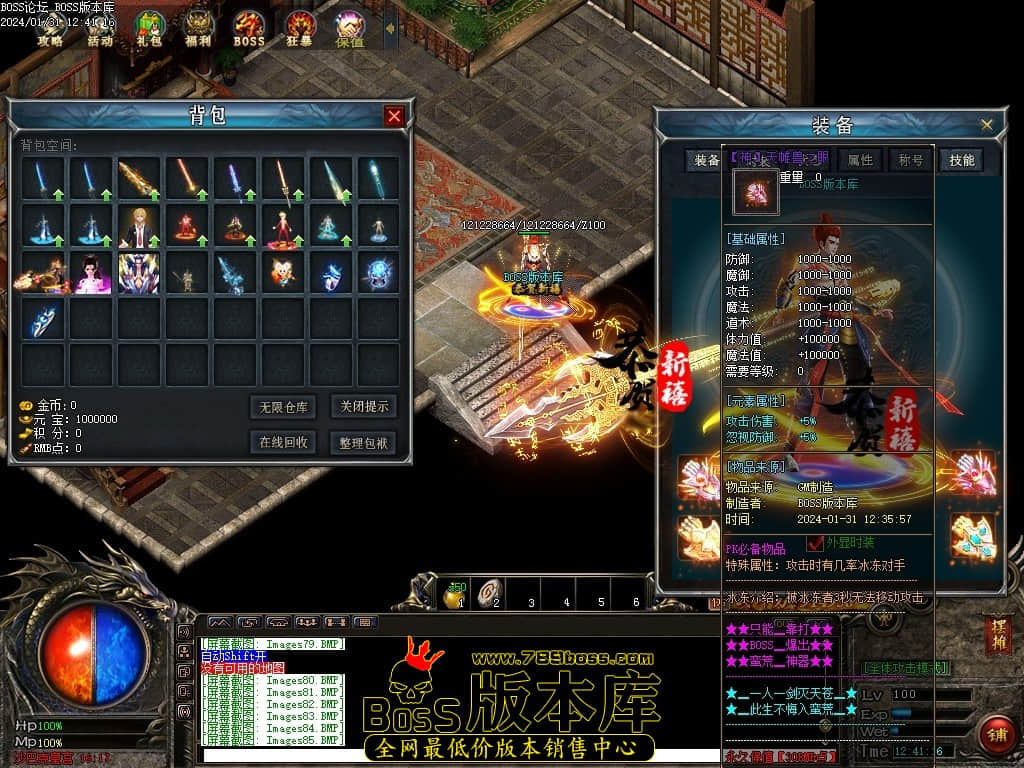Viewport: 1024px width, 768px height.
Task: Open 在线回收 online recycling
Action: pos(283,442)
